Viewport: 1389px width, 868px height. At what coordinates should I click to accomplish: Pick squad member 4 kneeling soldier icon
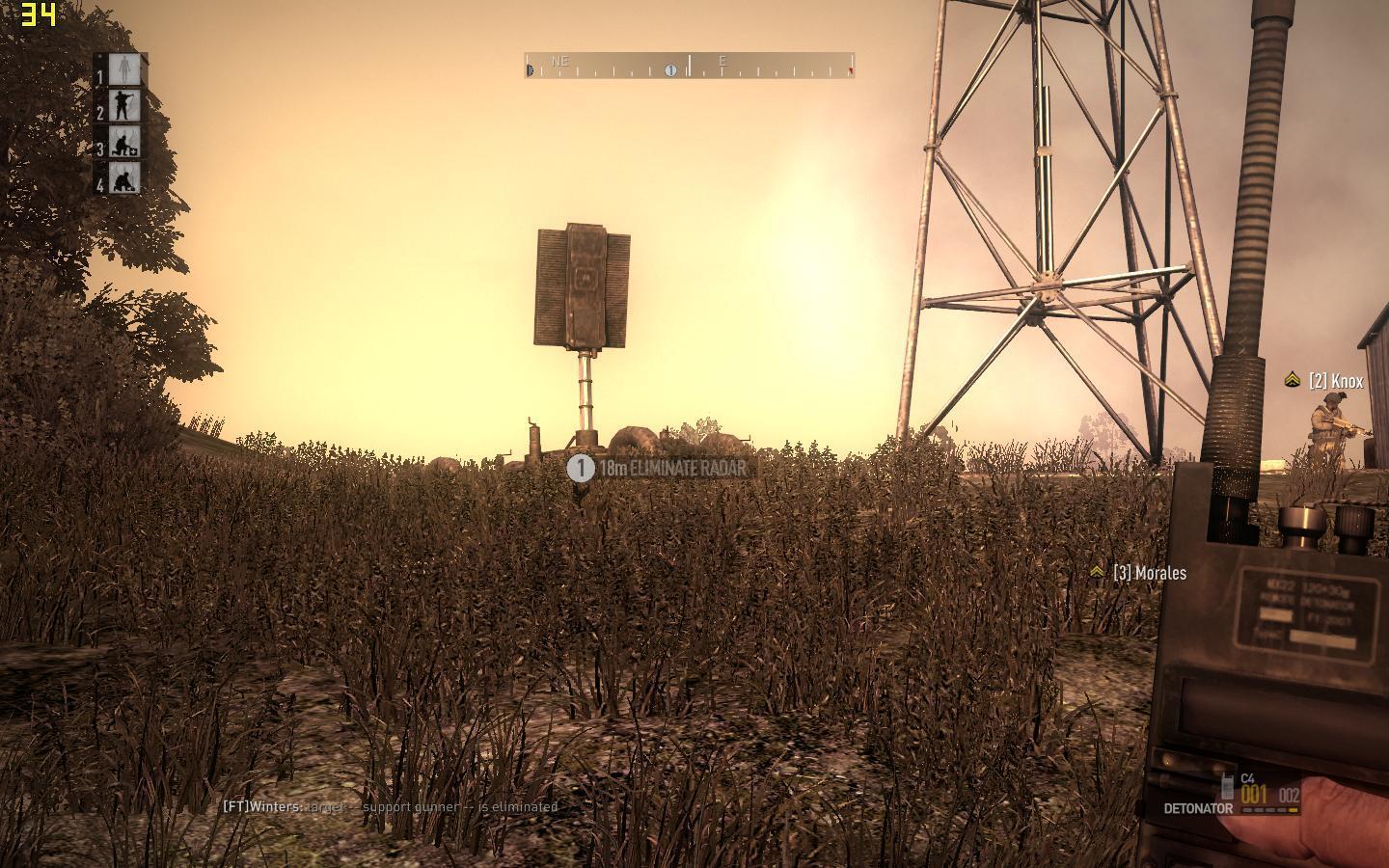click(x=124, y=178)
